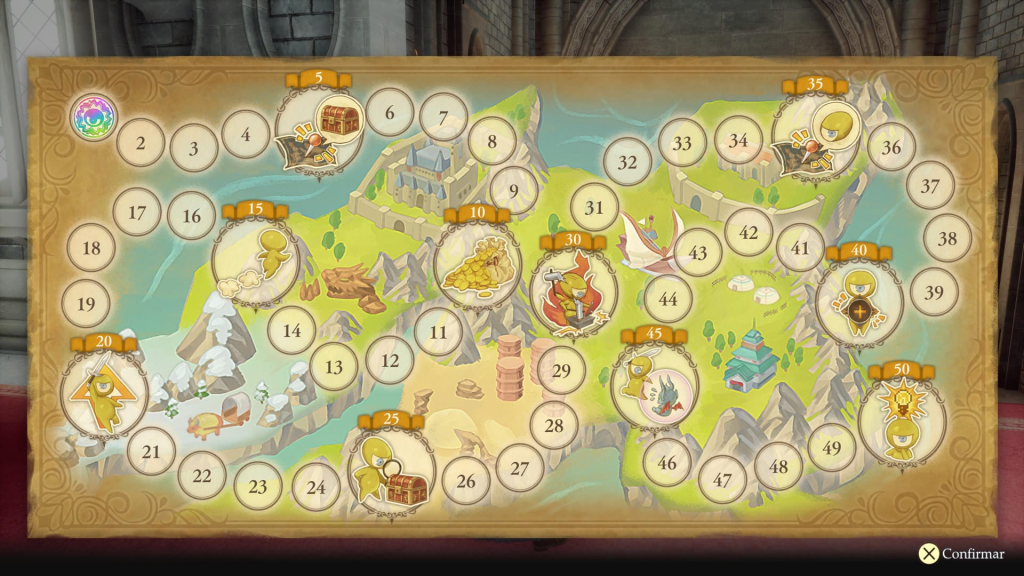Image resolution: width=1024 pixels, height=576 pixels.
Task: Choose board tile number 18
Action: click(92, 247)
